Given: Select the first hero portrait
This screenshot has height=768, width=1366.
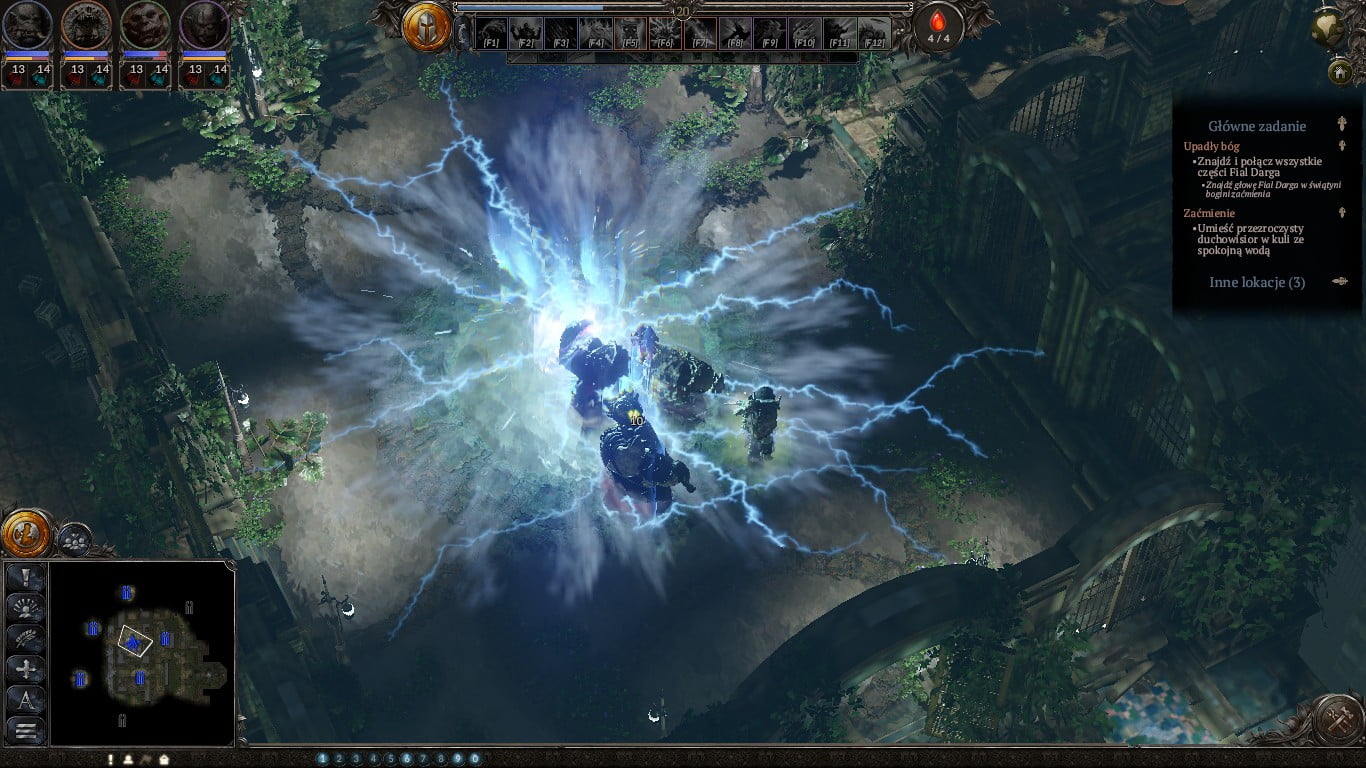Looking at the screenshot, I should 27,26.
